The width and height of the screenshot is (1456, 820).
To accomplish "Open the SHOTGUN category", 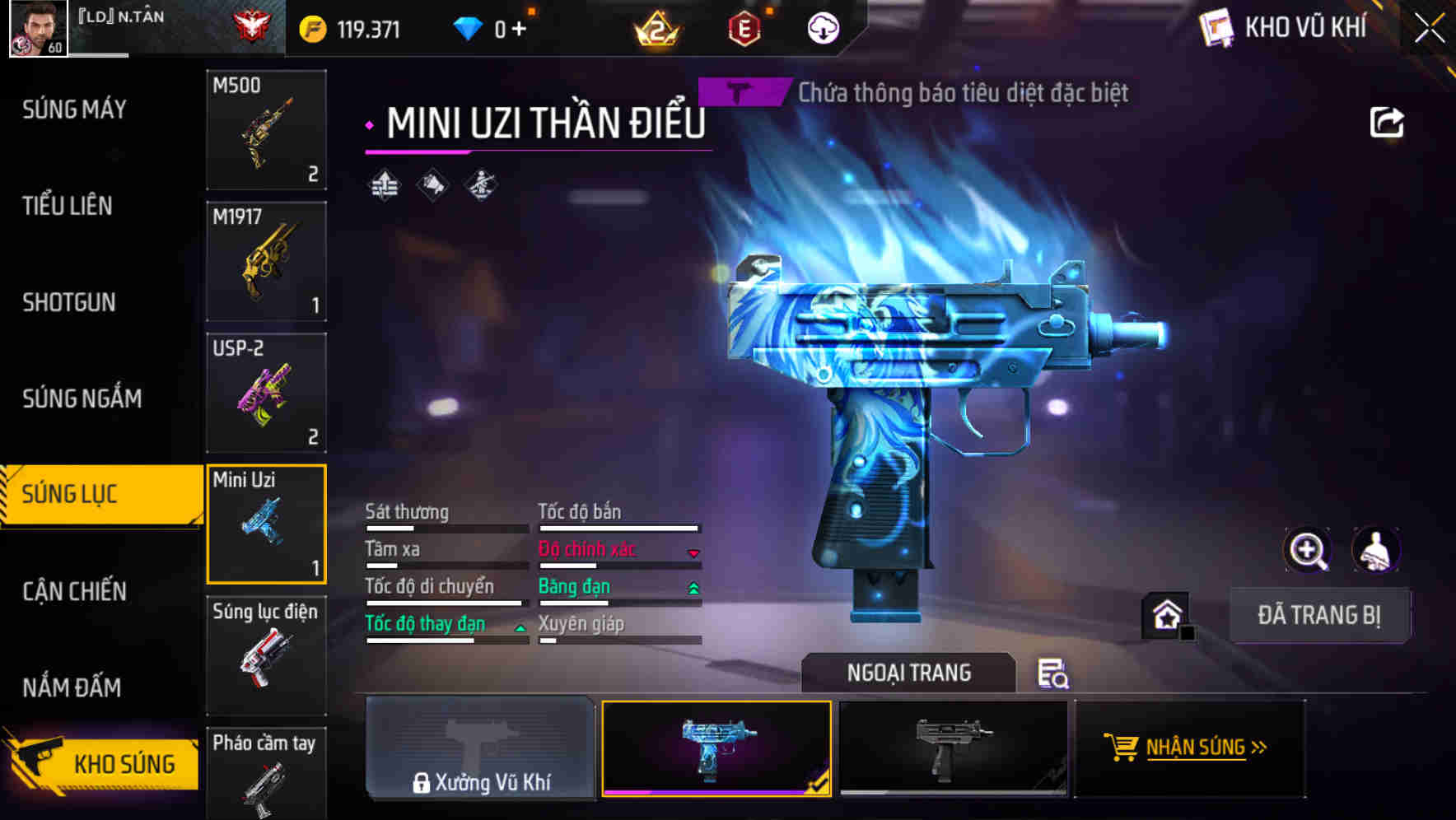I will pos(69,302).
